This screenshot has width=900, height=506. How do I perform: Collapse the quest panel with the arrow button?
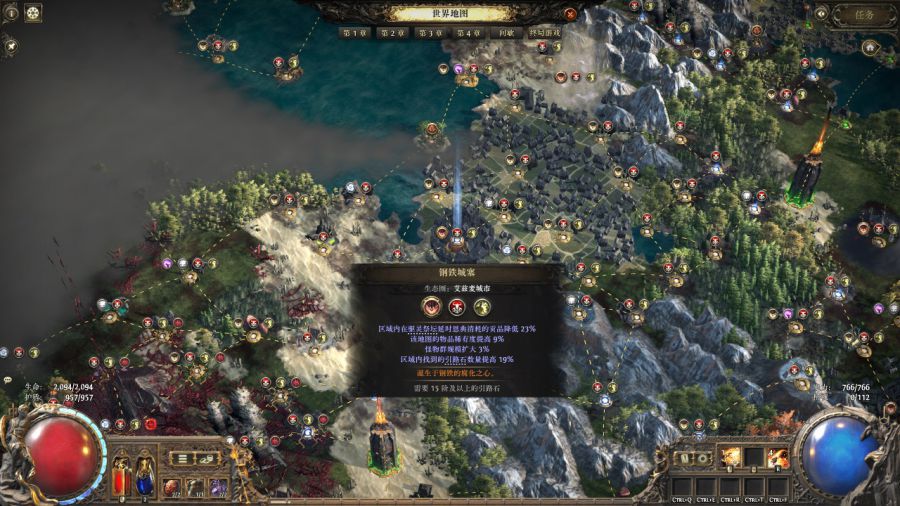pyautogui.click(x=821, y=14)
